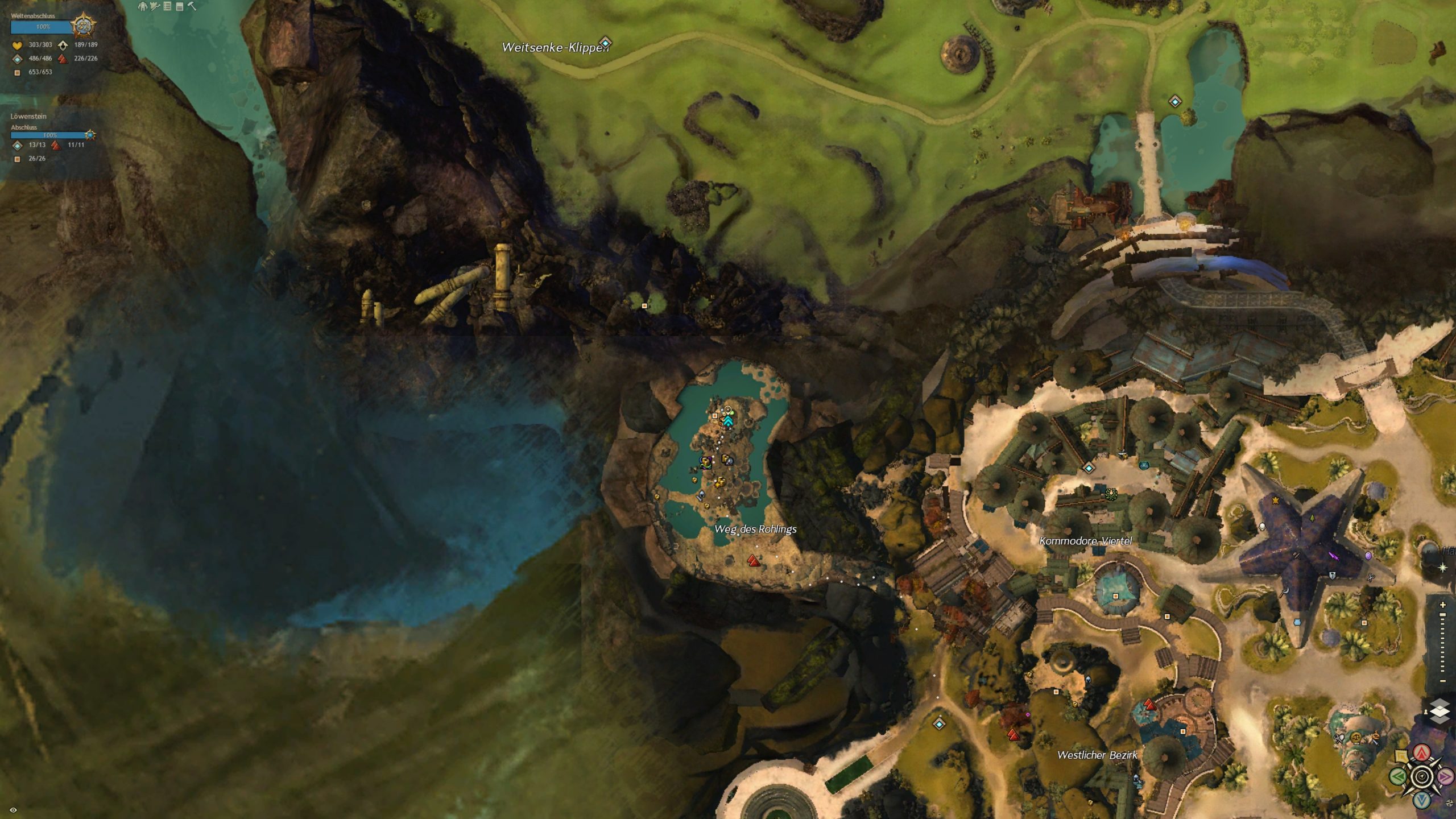The width and height of the screenshot is (1456, 819).
Task: Switch map floor using the layers icon
Action: click(1439, 712)
